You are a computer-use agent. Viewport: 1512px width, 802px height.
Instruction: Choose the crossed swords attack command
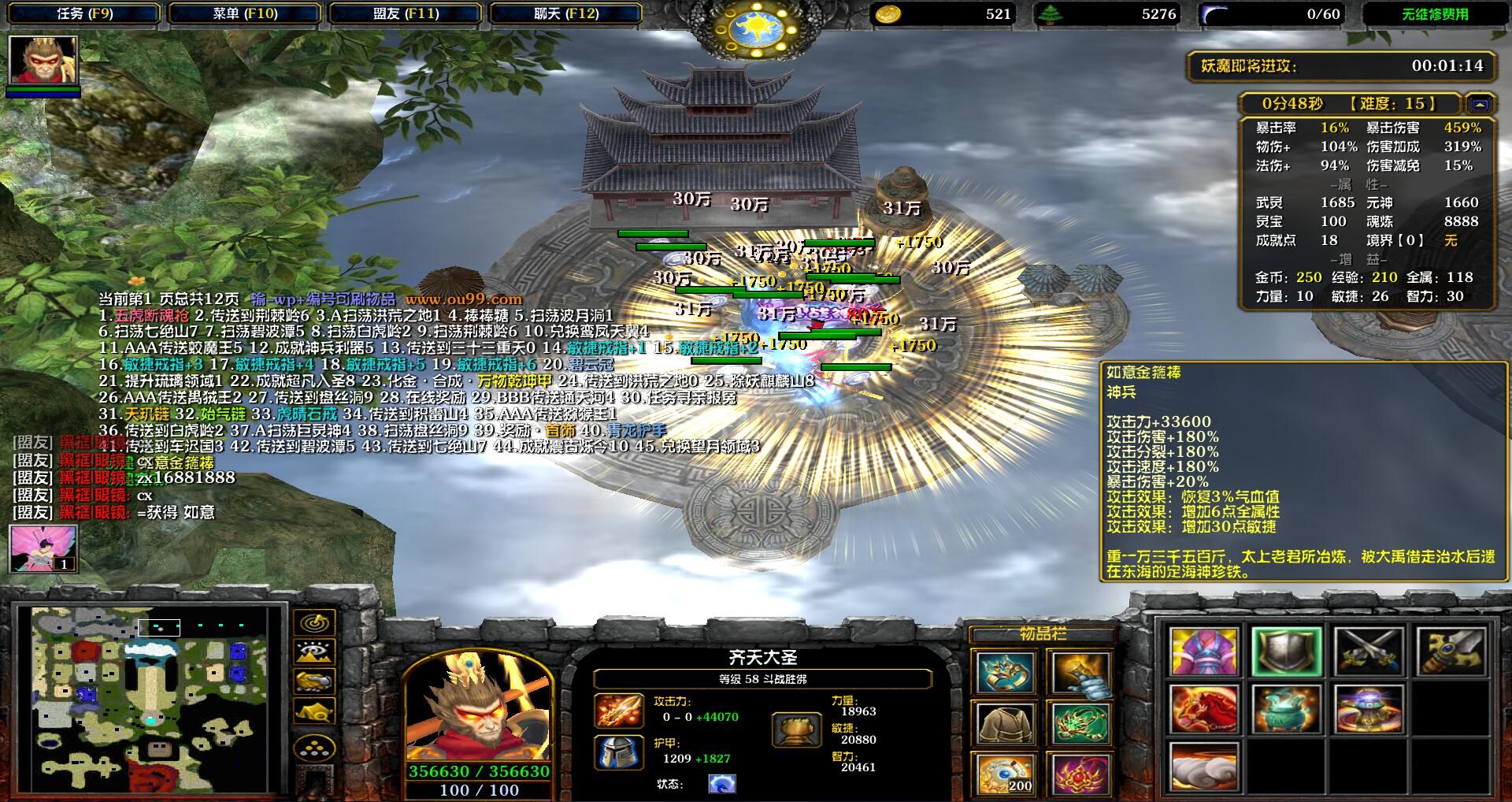click(1369, 652)
